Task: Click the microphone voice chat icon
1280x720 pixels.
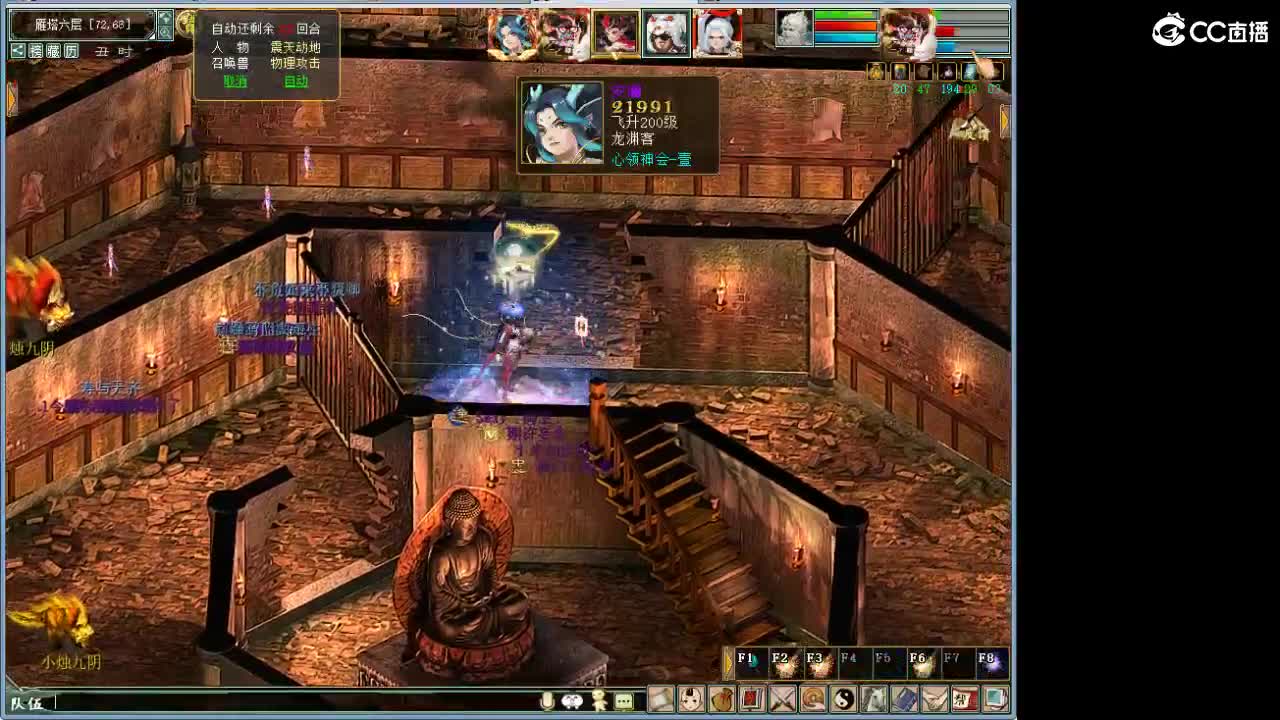Action: (x=547, y=701)
